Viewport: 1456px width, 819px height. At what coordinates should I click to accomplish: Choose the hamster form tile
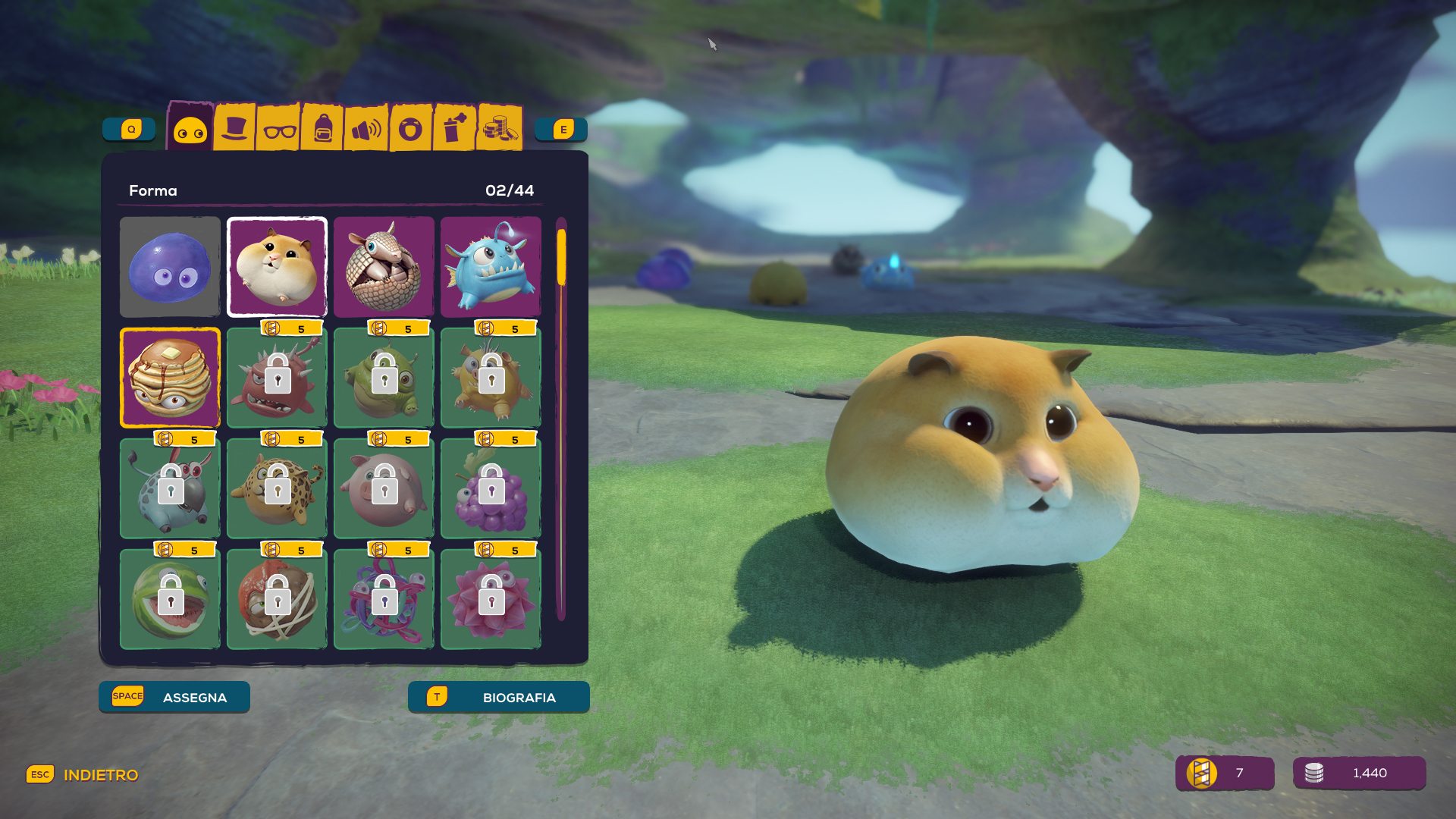[277, 267]
